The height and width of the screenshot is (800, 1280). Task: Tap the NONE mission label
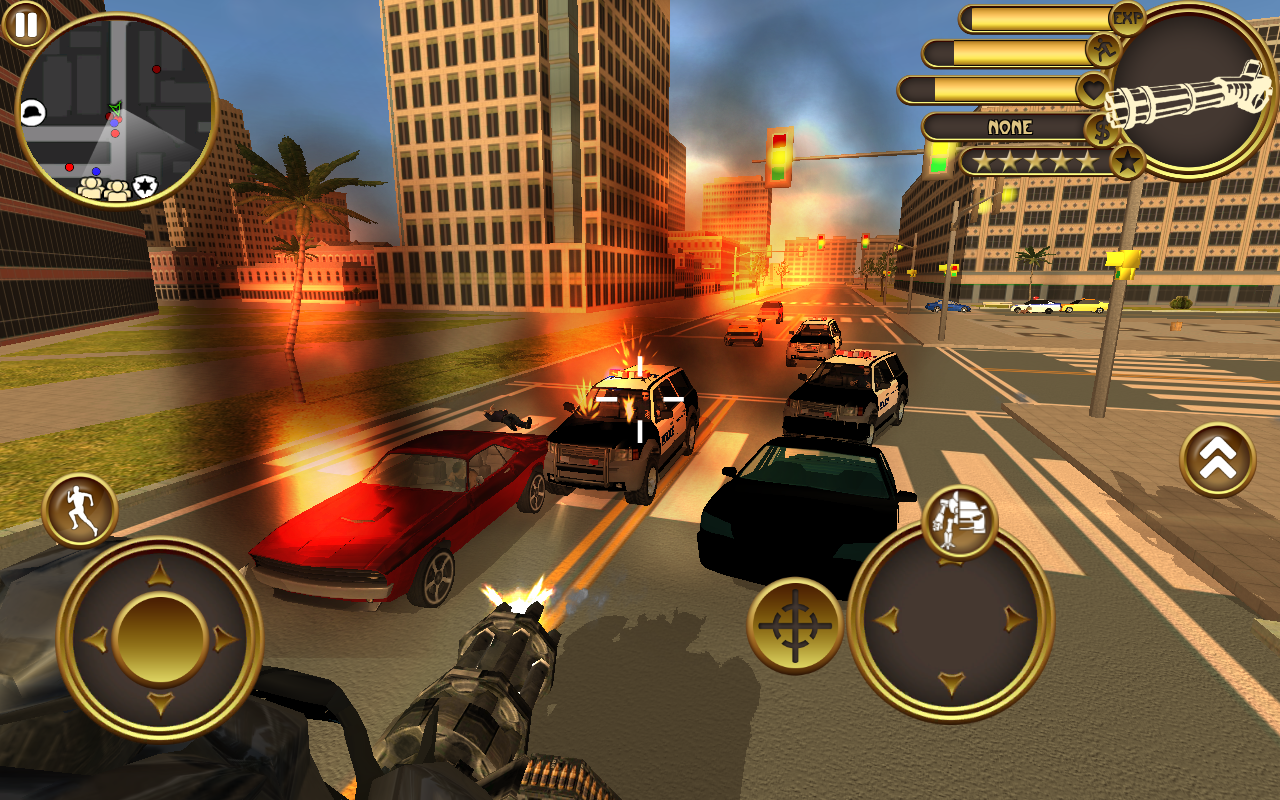point(1012,128)
